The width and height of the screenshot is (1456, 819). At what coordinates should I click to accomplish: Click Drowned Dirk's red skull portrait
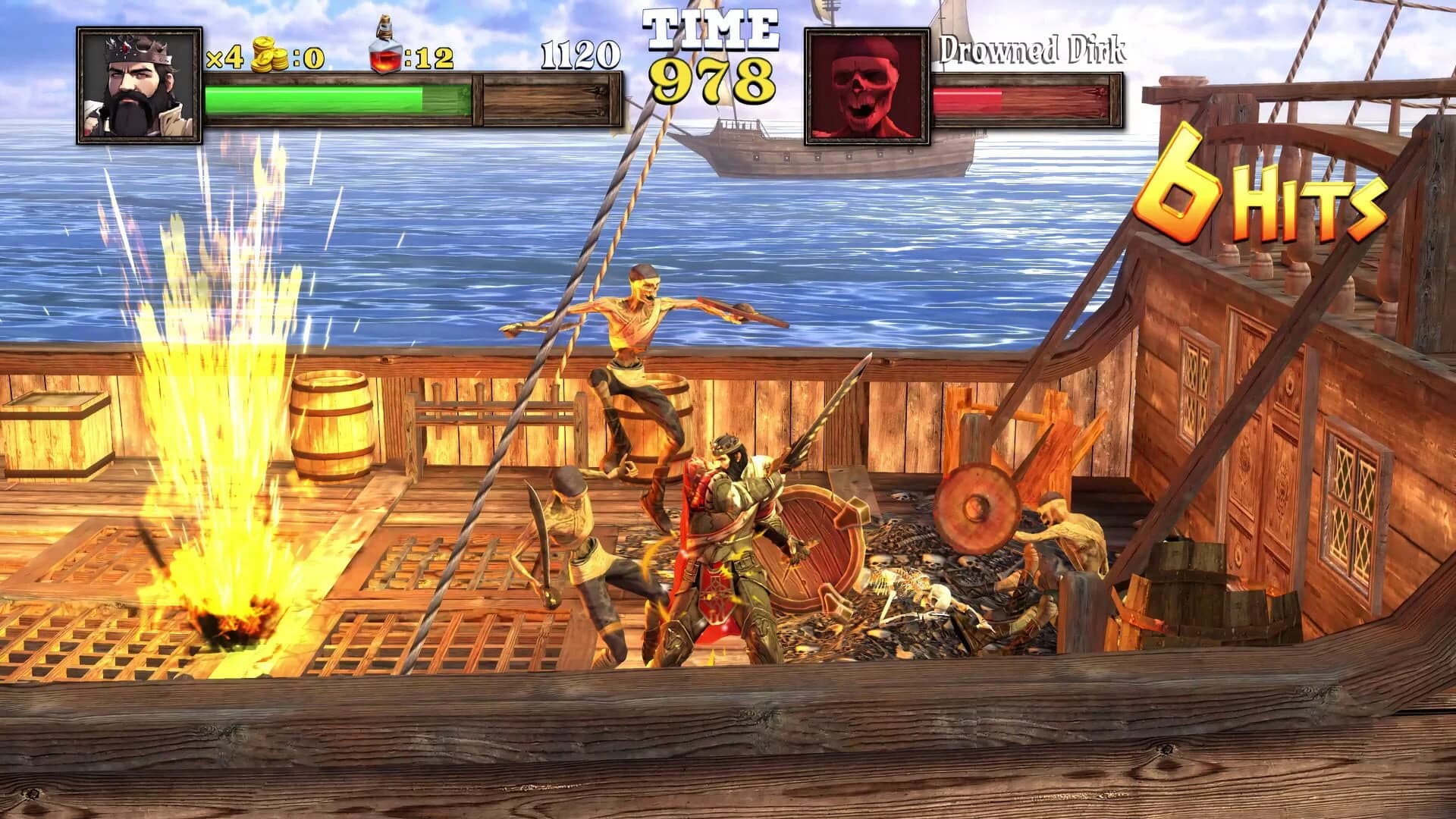(x=868, y=83)
